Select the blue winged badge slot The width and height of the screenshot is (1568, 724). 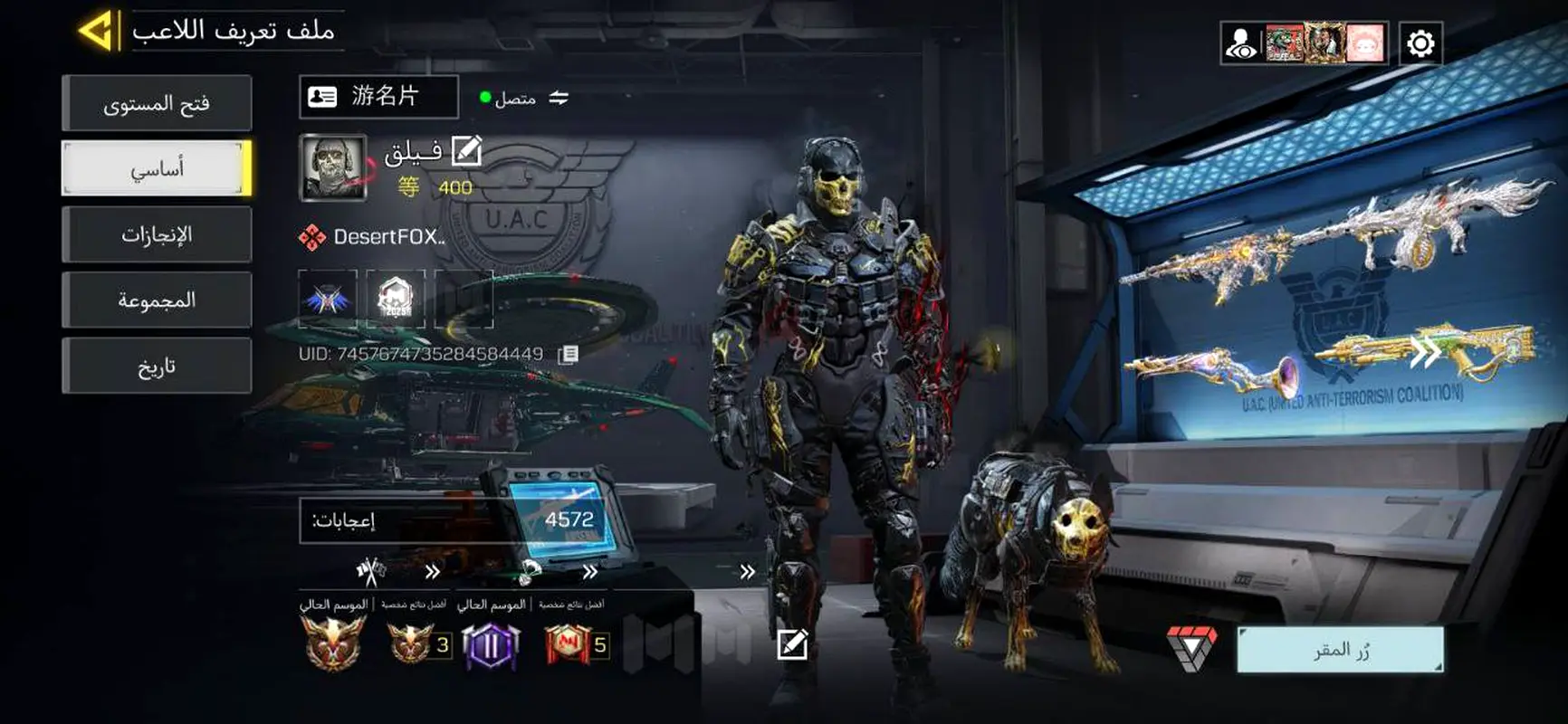point(328,299)
